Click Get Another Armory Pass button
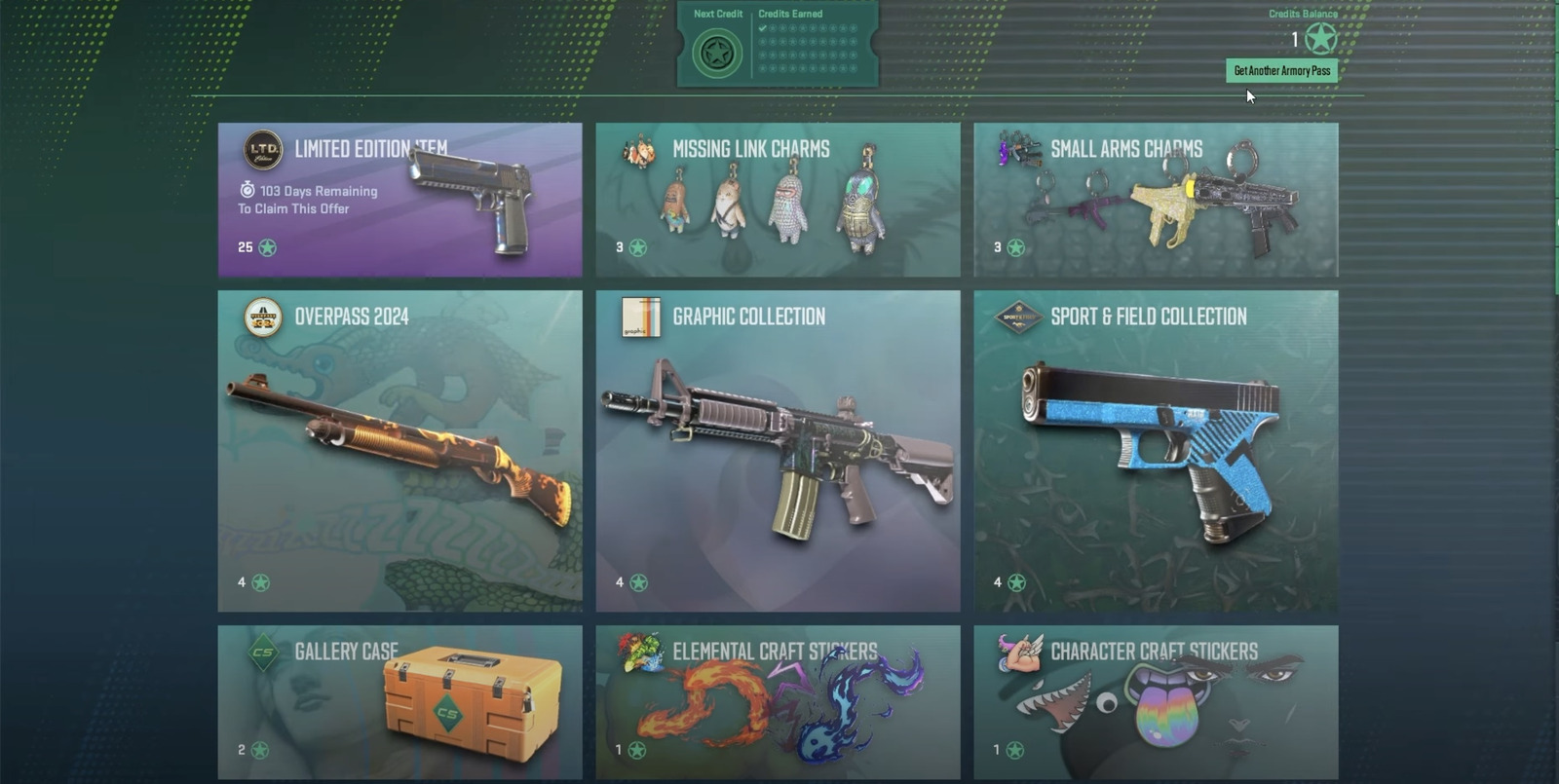1559x784 pixels. tap(1281, 70)
